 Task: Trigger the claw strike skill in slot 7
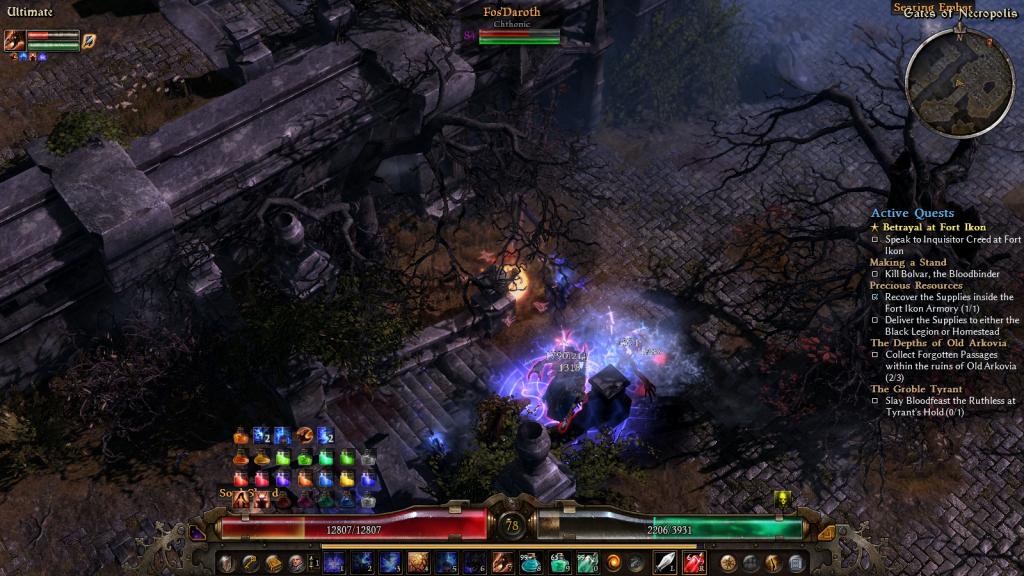[x=503, y=562]
